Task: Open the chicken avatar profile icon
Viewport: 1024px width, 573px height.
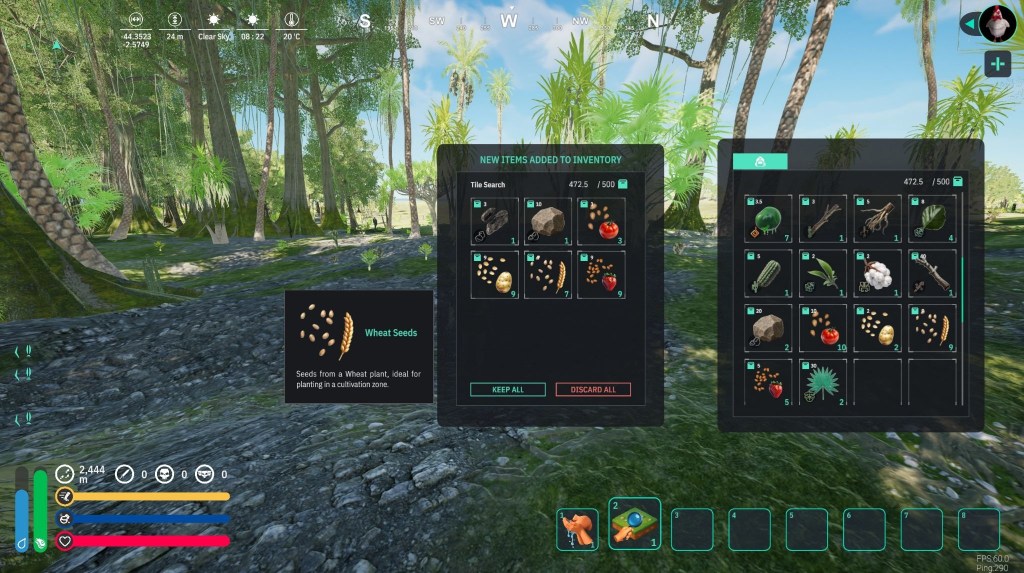Action: click(997, 22)
